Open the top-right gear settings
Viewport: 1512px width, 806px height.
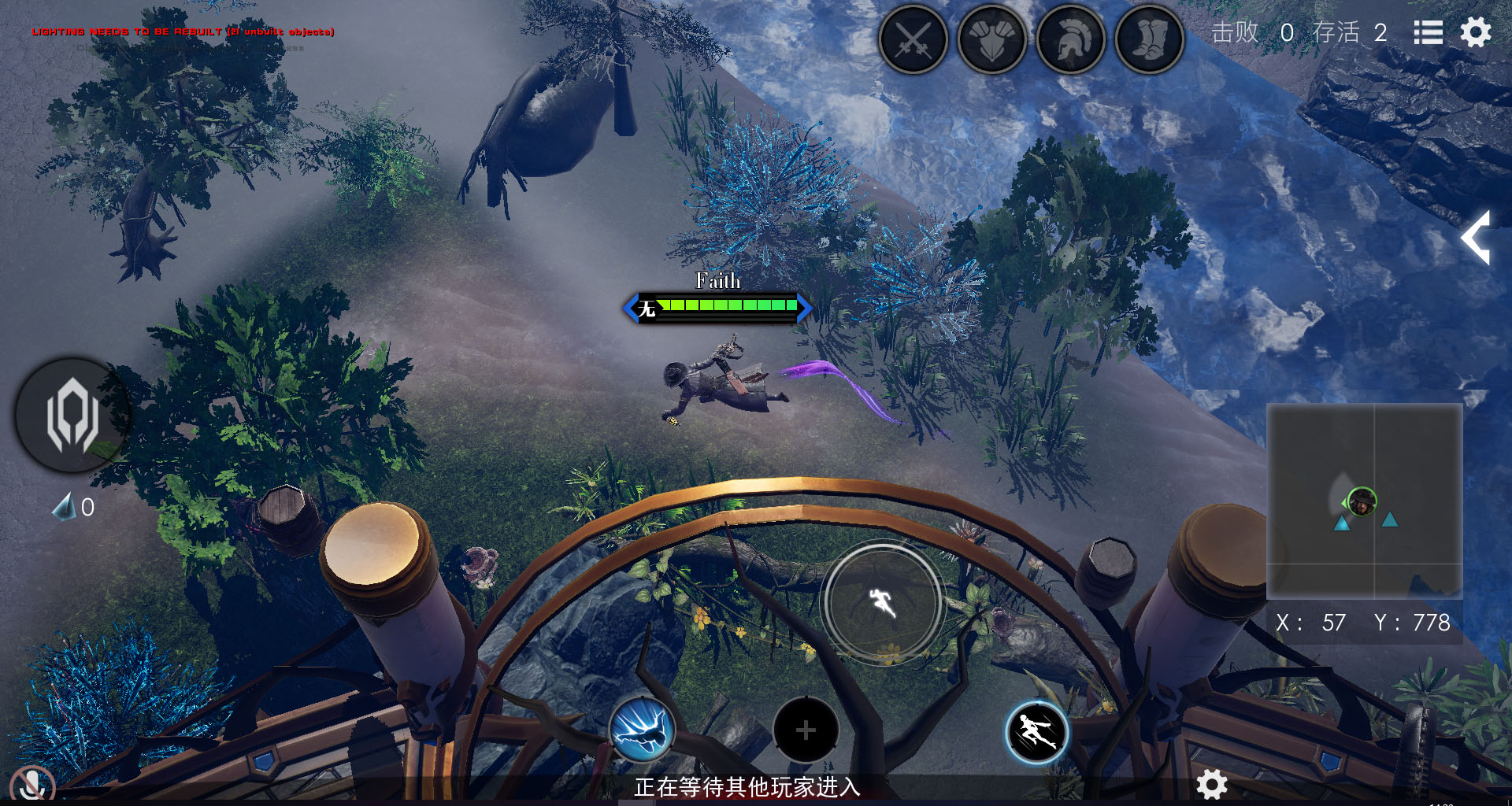(1476, 32)
